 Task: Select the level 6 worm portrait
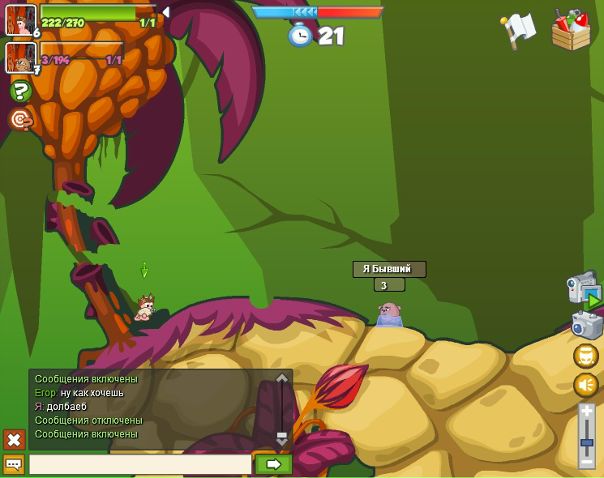[x=20, y=20]
